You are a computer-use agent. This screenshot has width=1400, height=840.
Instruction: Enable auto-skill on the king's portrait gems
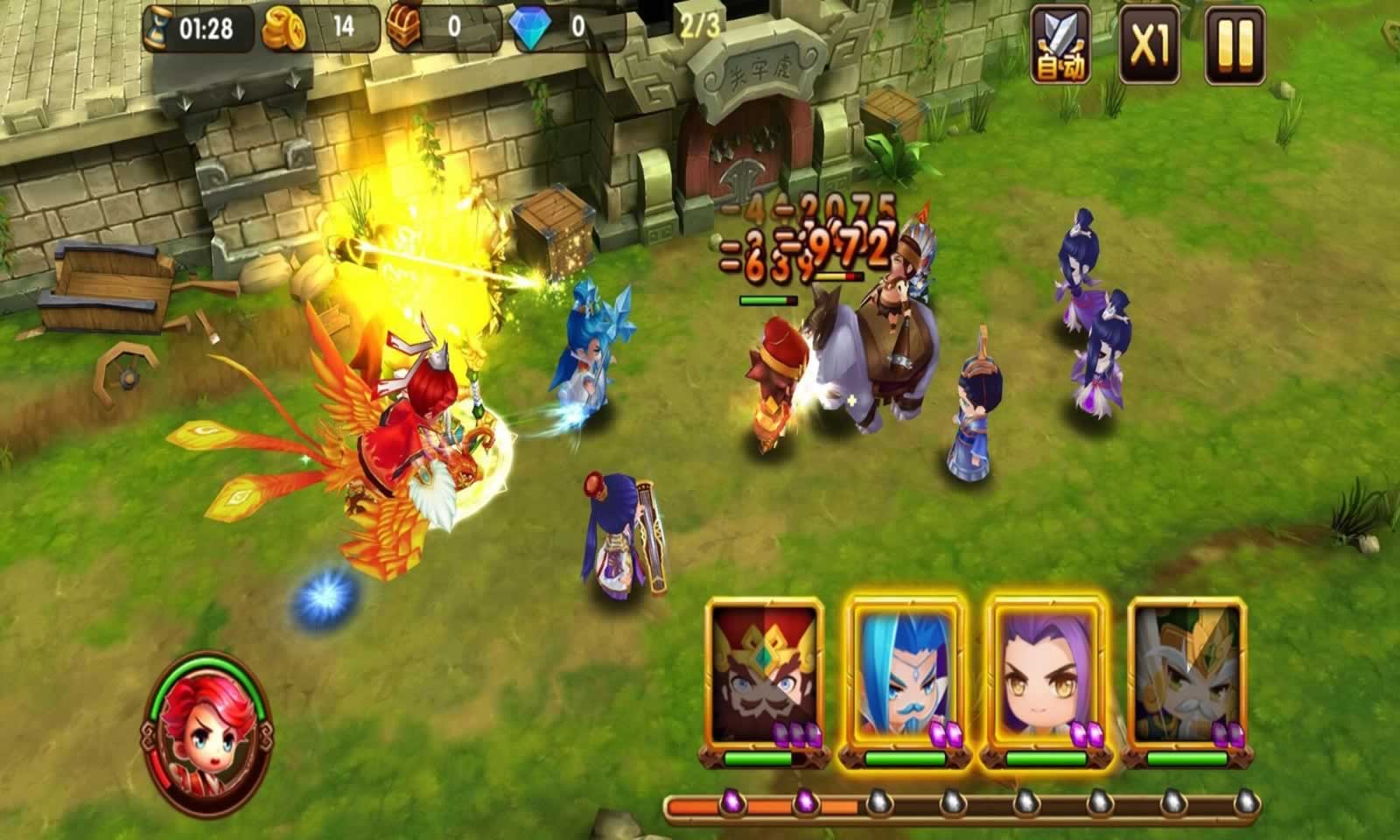tap(798, 733)
